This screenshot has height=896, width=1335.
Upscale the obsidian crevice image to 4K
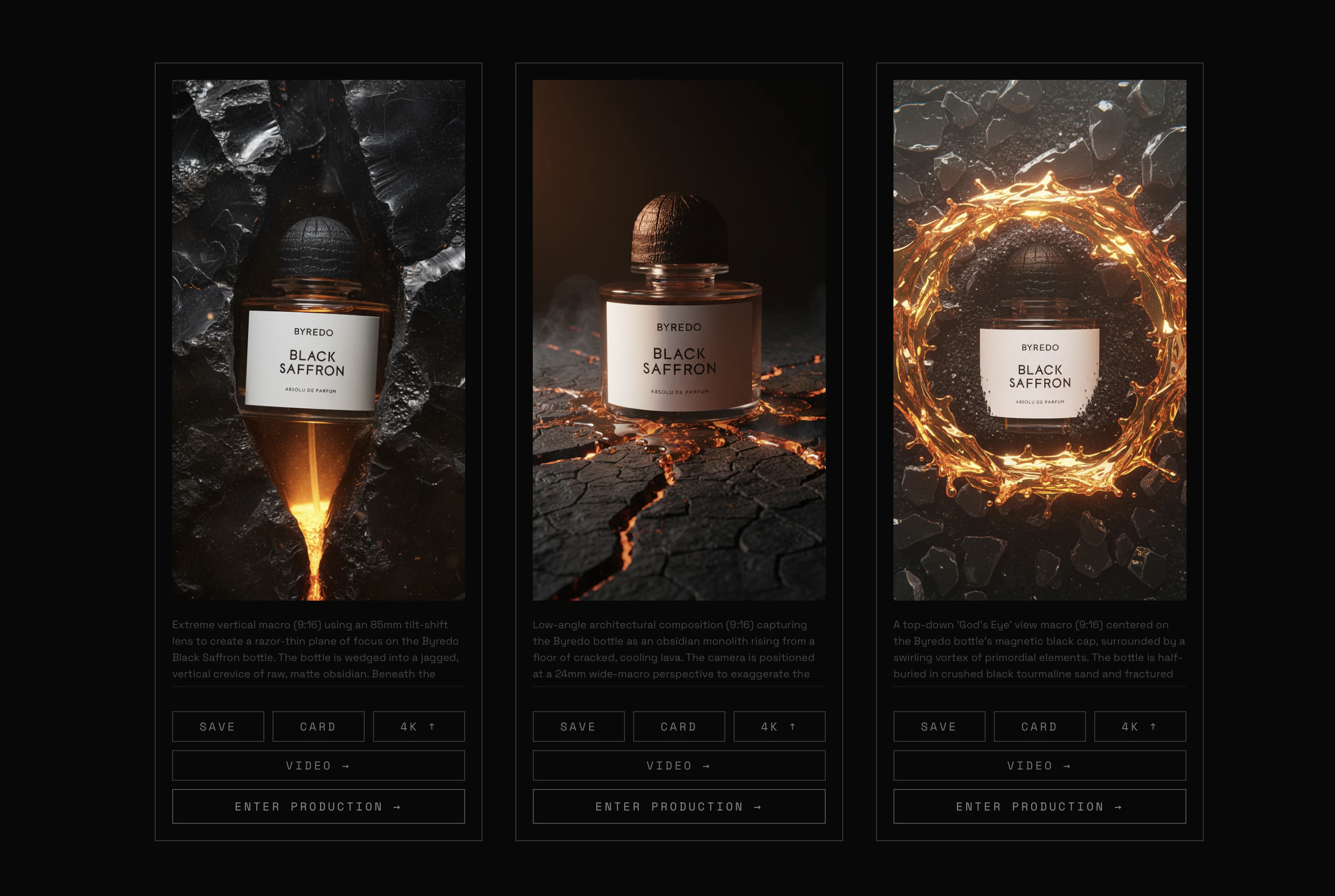pyautogui.click(x=419, y=727)
